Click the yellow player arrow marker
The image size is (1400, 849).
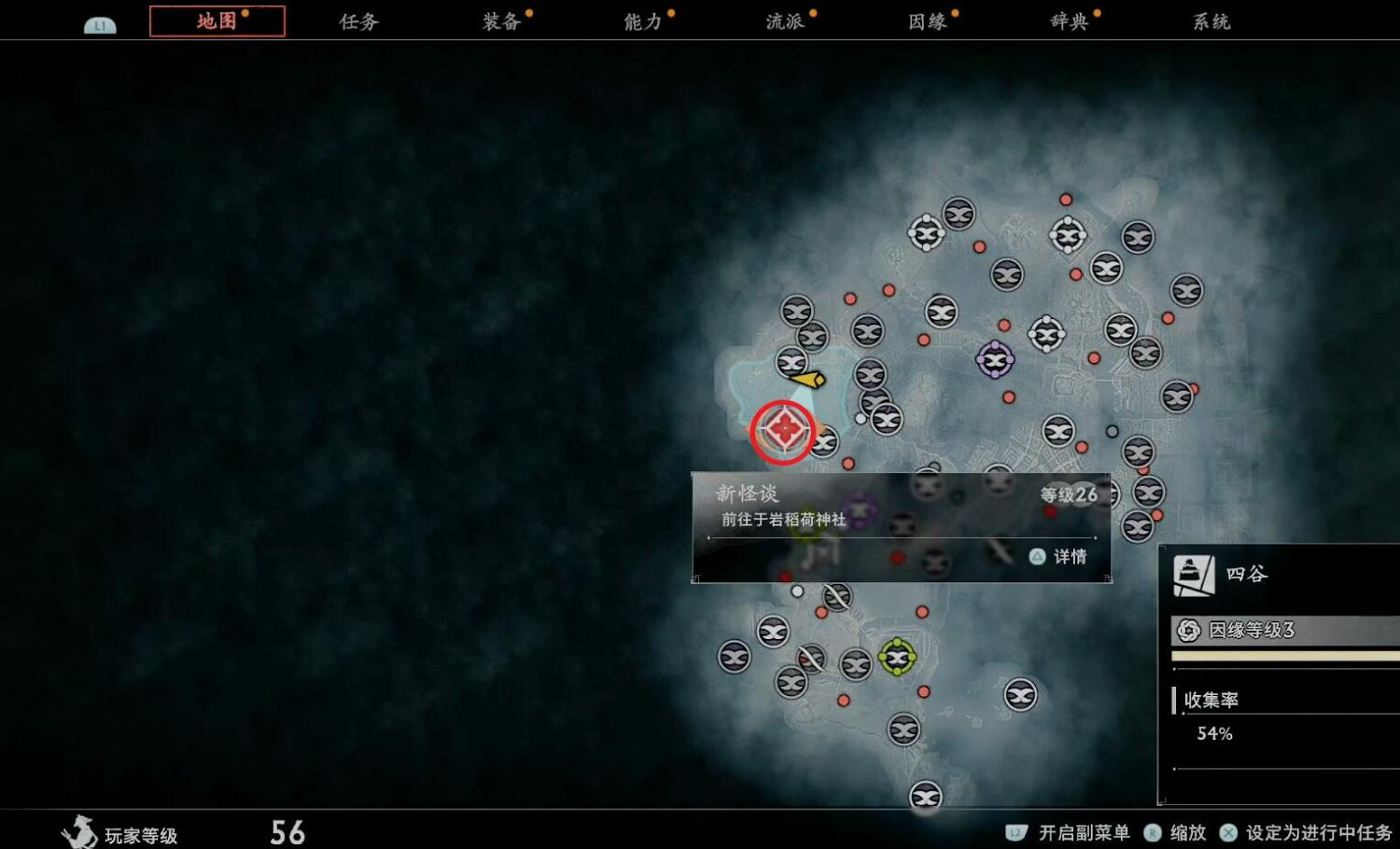coord(806,379)
